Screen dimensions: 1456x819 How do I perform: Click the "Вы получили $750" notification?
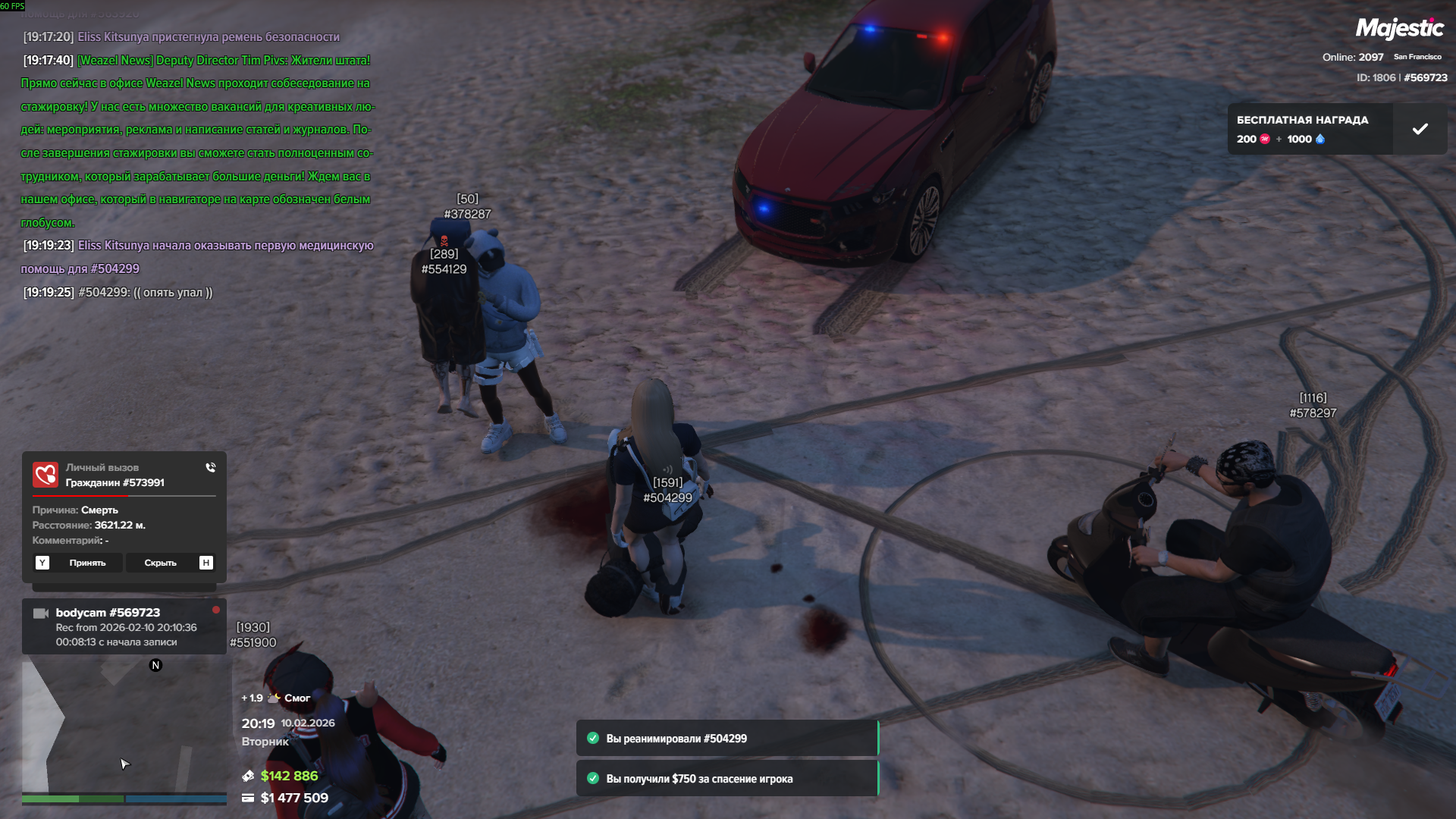click(x=726, y=779)
